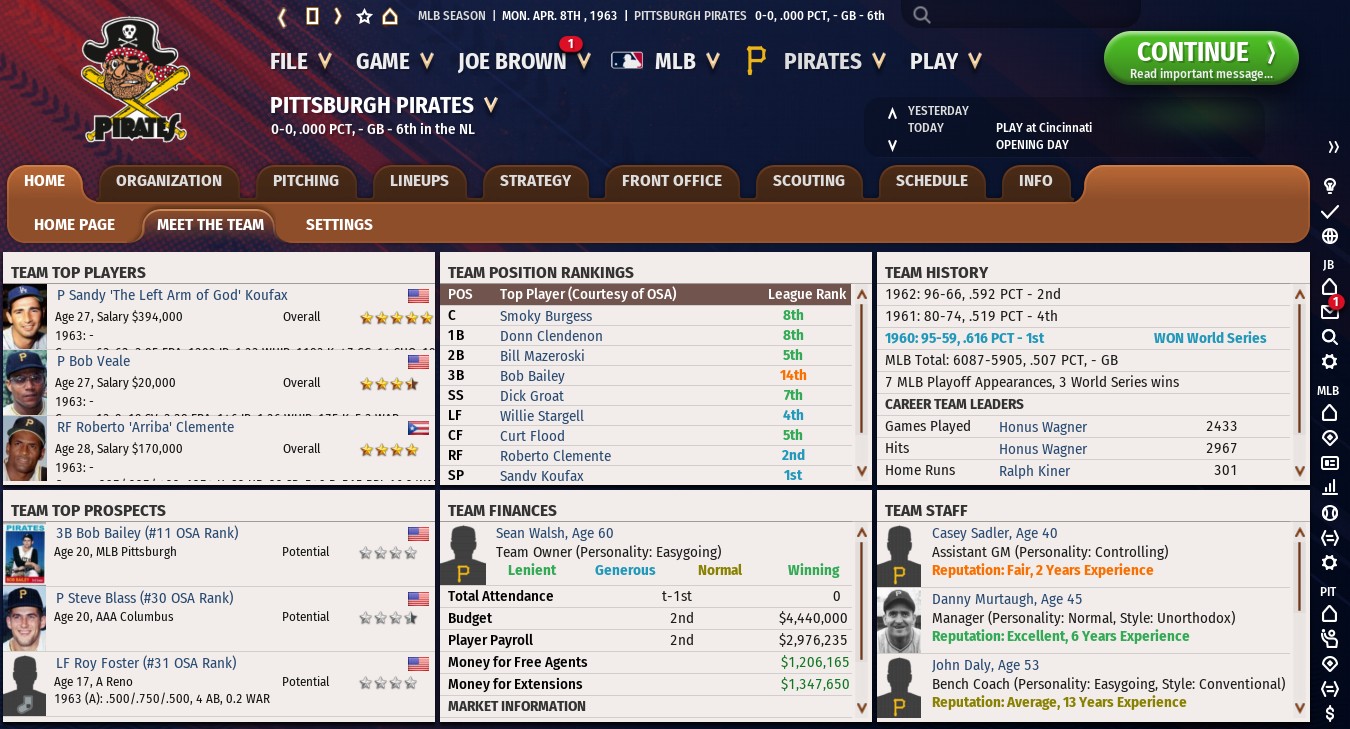Switch to the Pitching tab

(x=306, y=181)
